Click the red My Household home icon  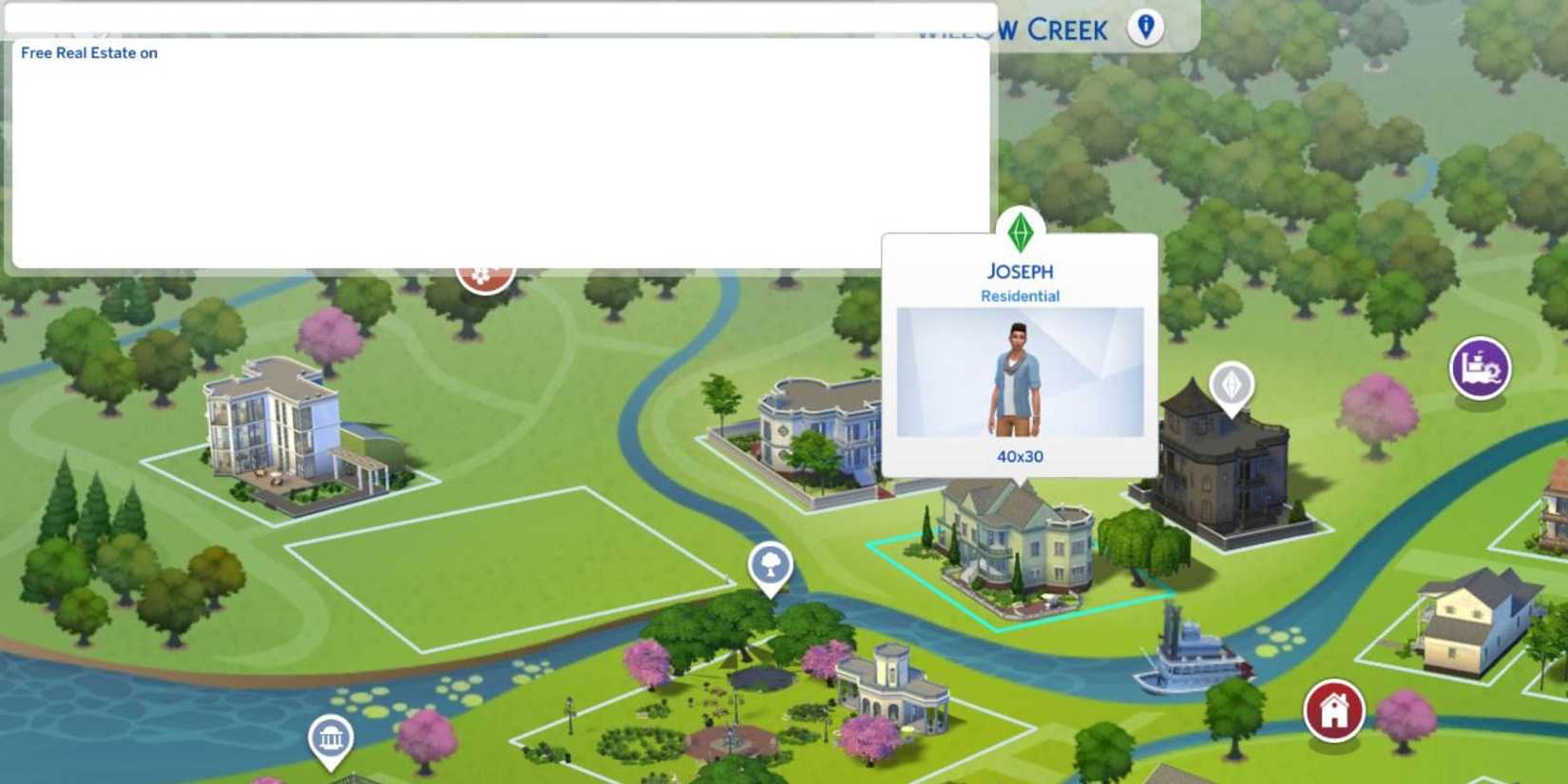click(1334, 708)
